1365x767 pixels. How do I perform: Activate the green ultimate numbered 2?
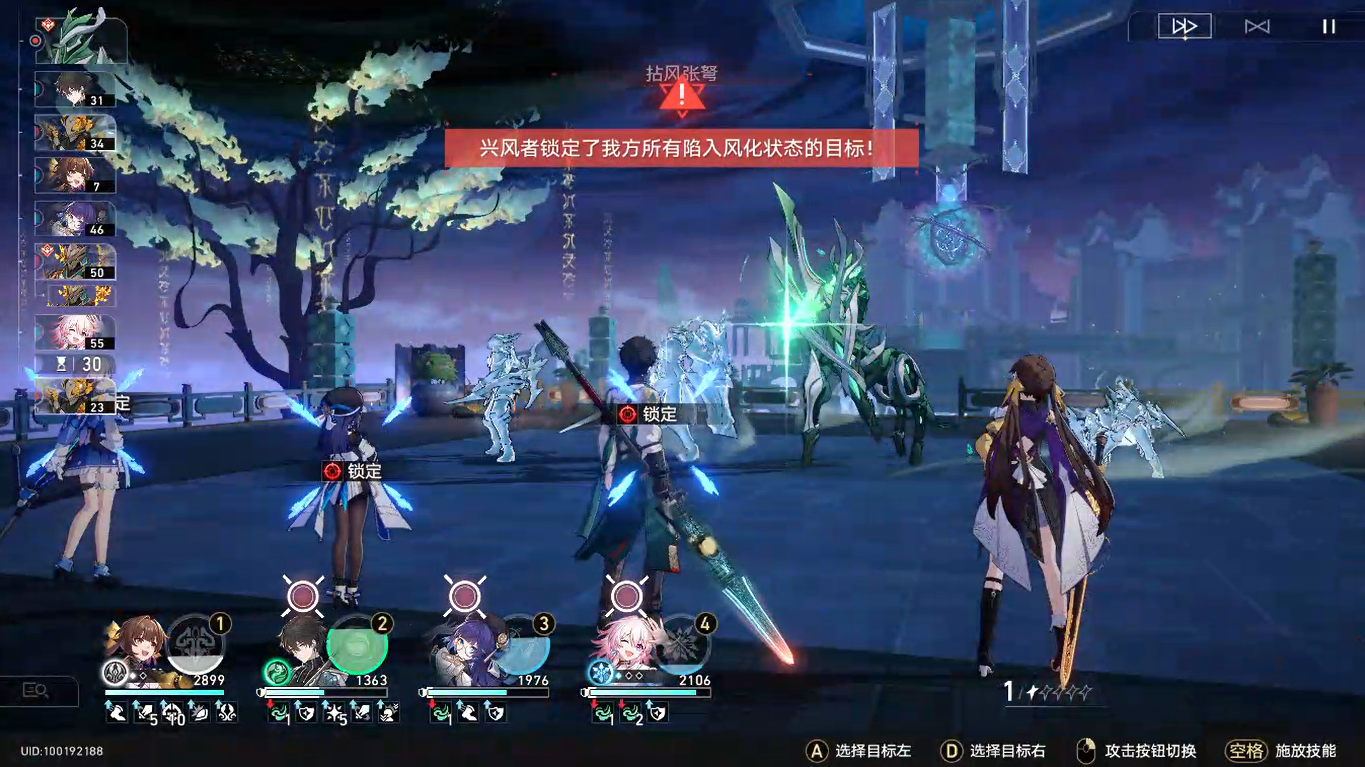point(357,644)
